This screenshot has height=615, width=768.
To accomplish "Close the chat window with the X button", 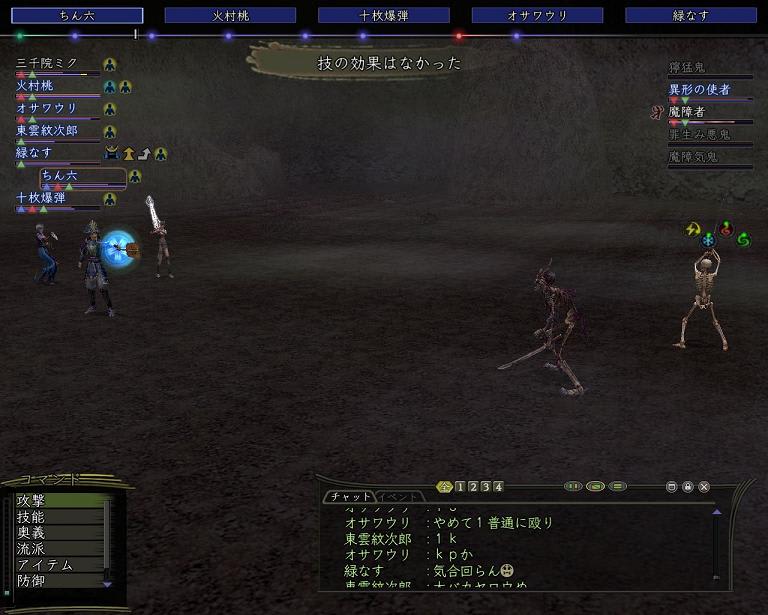I will (704, 487).
